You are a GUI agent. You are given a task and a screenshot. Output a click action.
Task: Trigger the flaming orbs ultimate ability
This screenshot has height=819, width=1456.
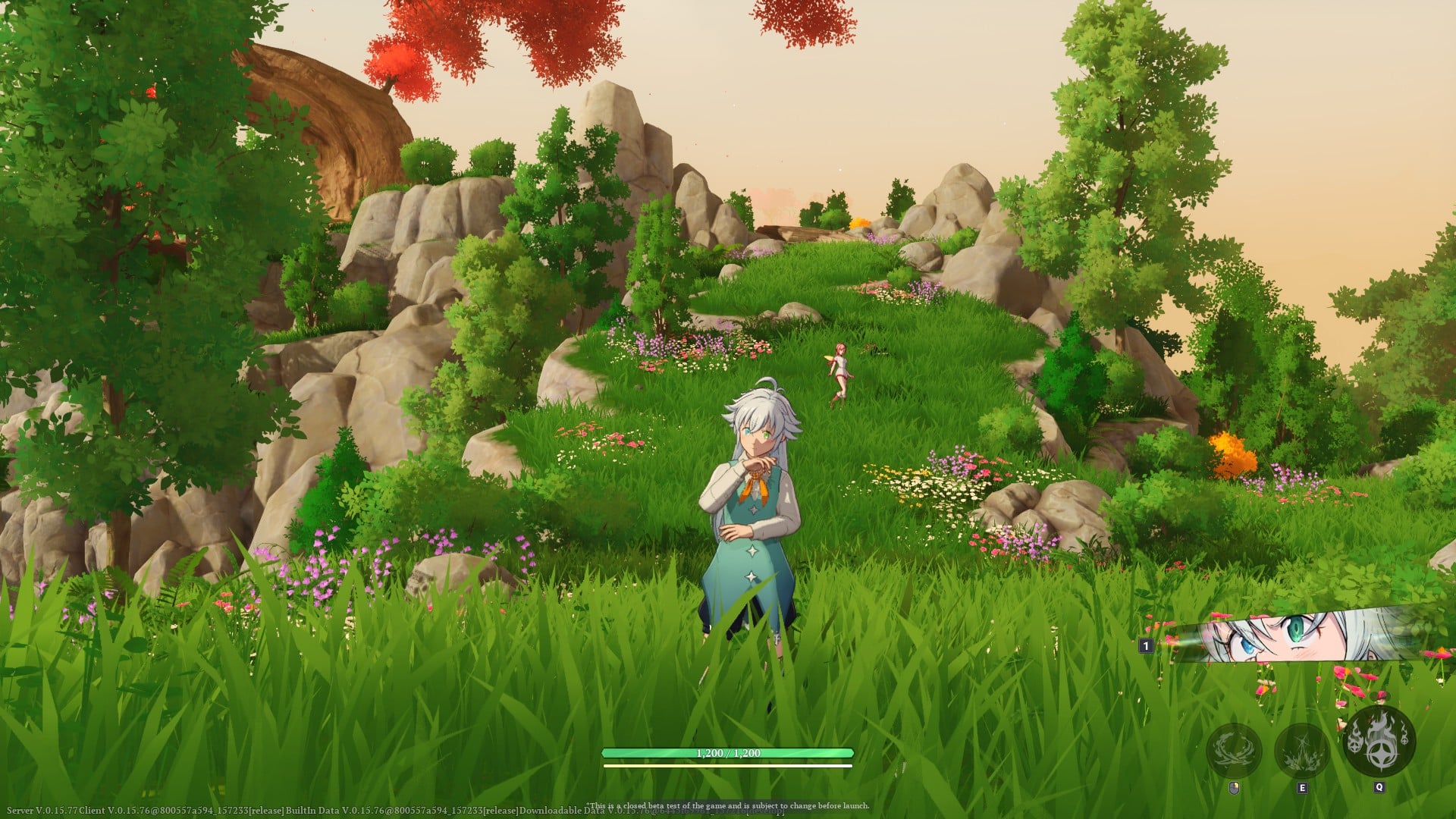[1379, 742]
